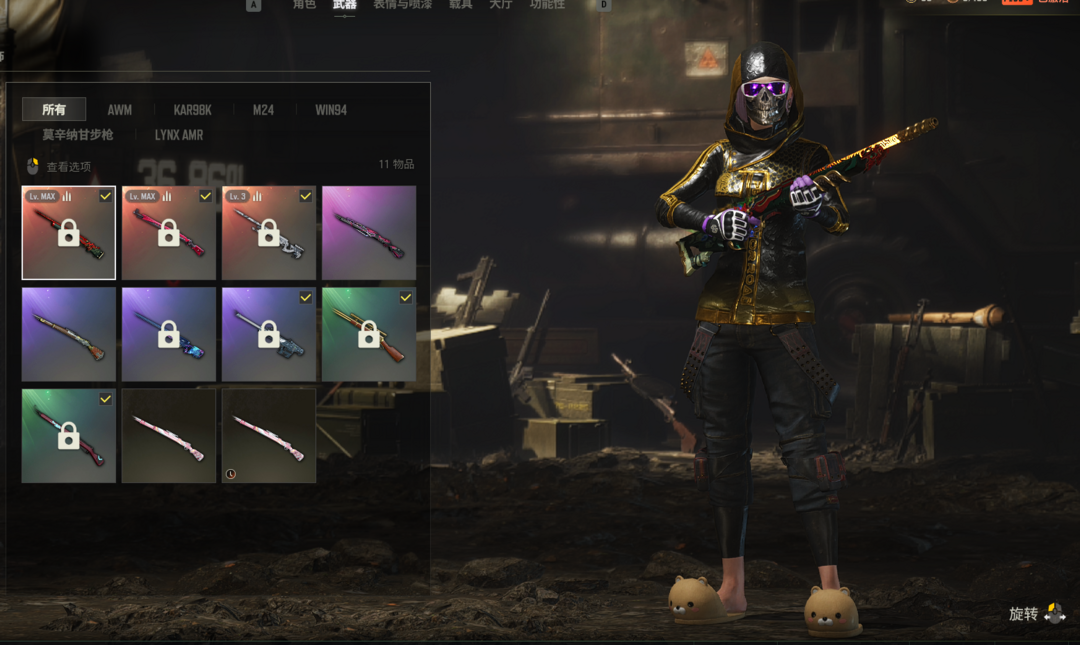1080x645 pixels.
Task: Pick the pink rifle skin with clock icon
Action: tap(269, 436)
